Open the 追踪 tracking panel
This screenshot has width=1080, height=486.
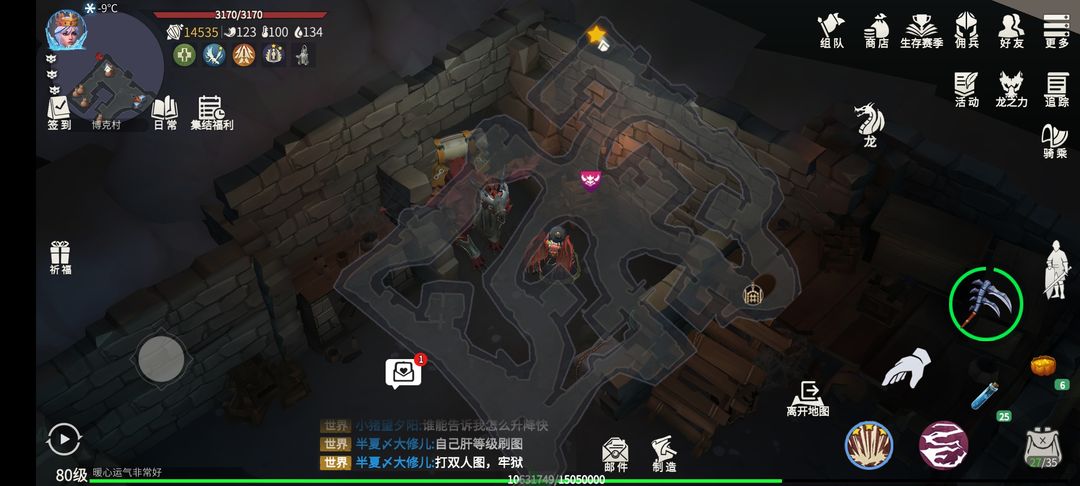pyautogui.click(x=1057, y=88)
